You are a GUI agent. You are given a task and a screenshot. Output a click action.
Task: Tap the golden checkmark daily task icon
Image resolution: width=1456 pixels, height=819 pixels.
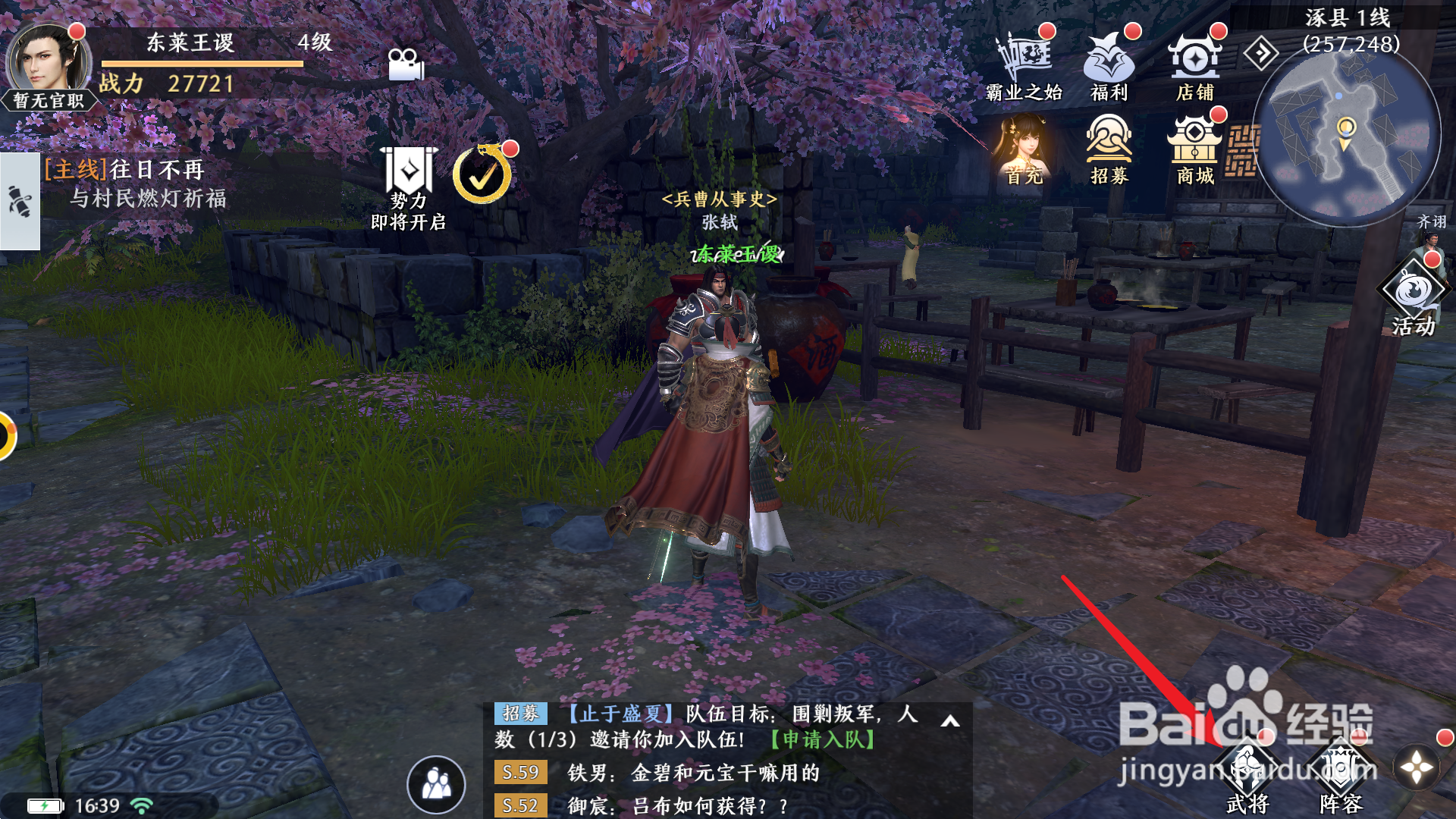(x=481, y=173)
